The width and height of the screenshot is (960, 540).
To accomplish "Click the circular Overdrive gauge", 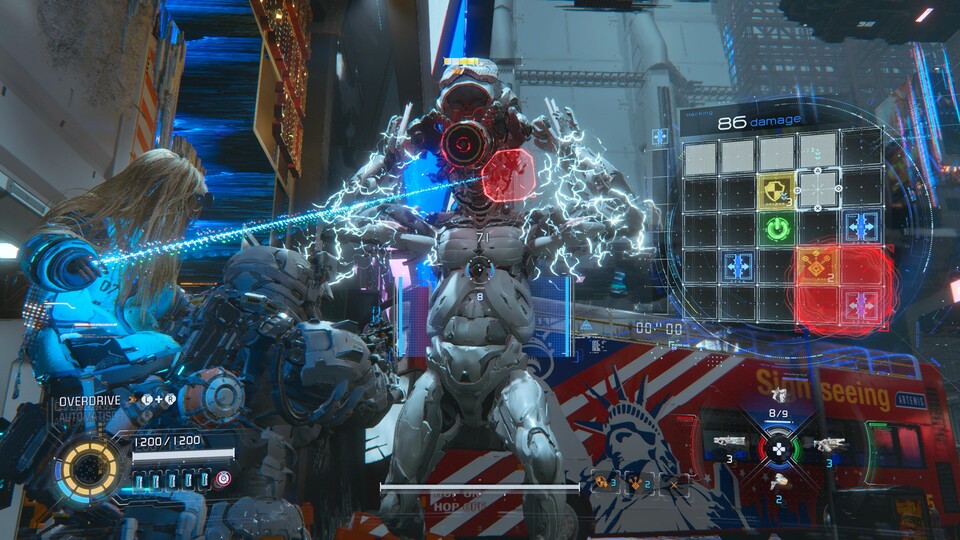I will coord(91,470).
